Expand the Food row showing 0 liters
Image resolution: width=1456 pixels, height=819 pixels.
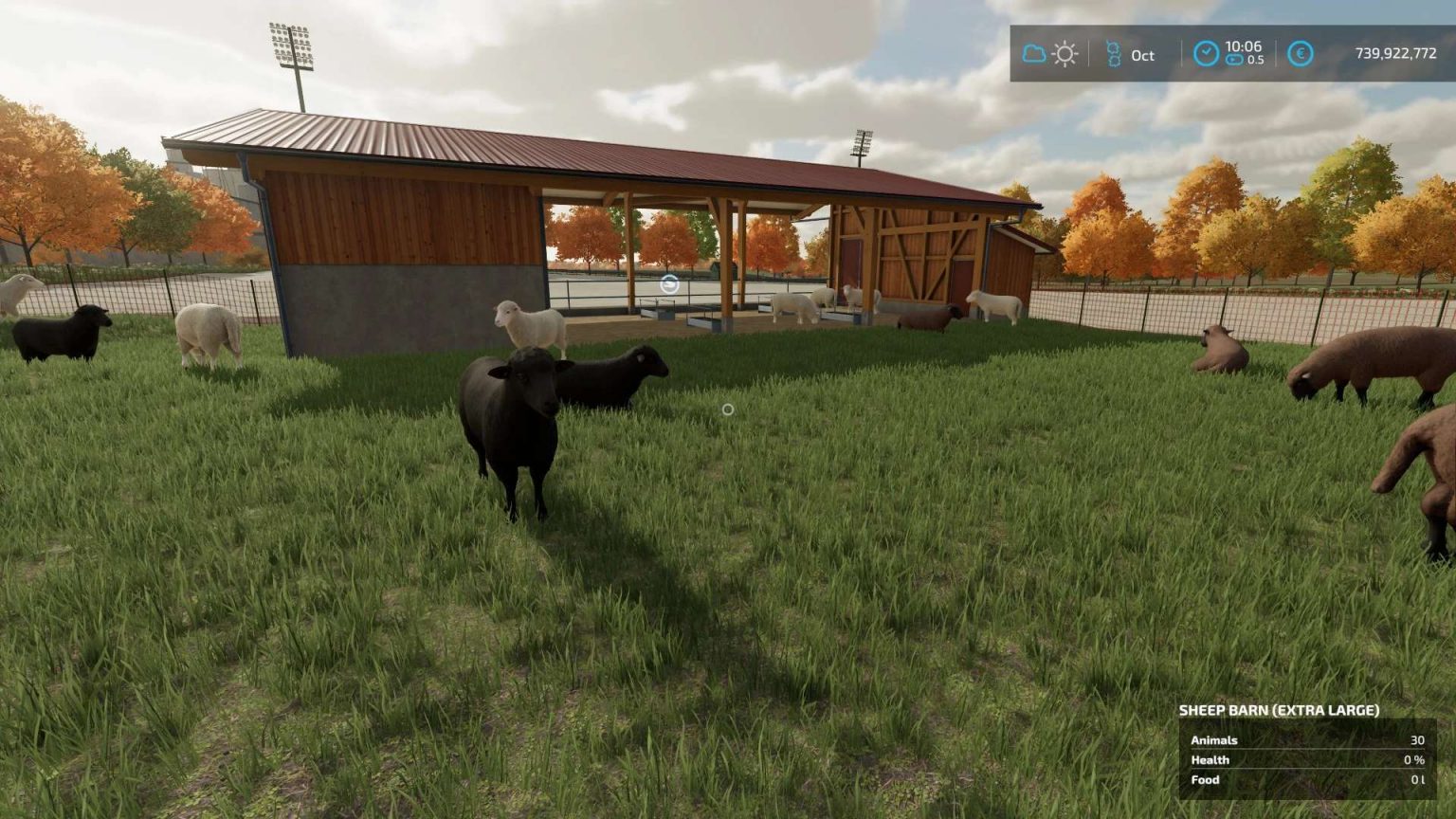click(1205, 779)
